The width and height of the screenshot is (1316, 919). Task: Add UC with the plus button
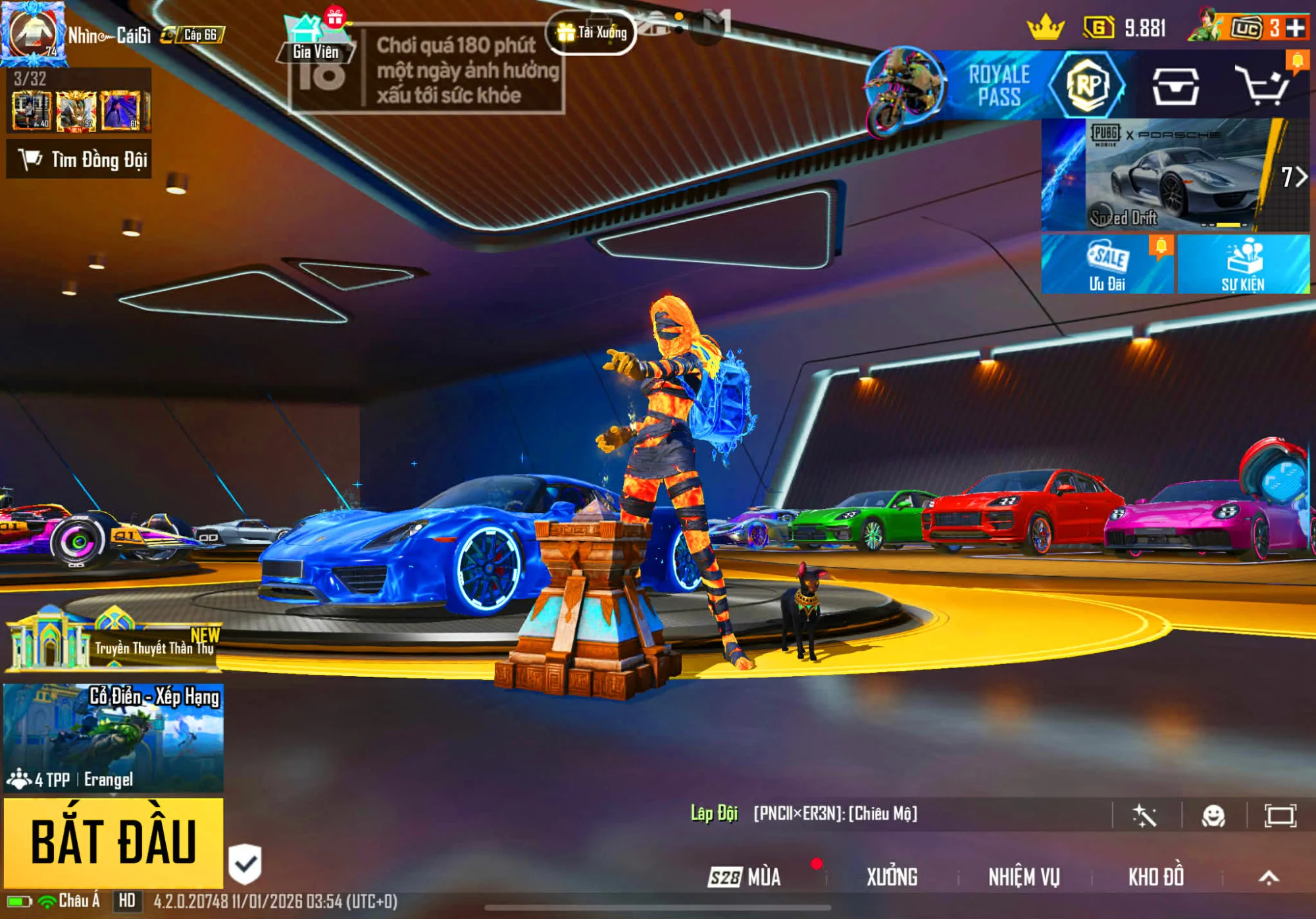coord(1296,28)
